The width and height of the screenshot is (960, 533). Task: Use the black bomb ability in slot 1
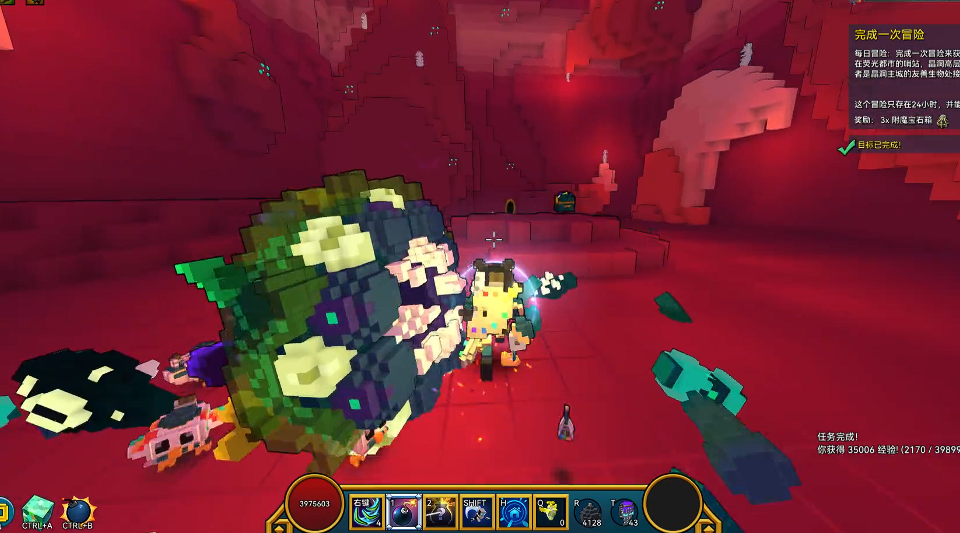click(x=403, y=511)
